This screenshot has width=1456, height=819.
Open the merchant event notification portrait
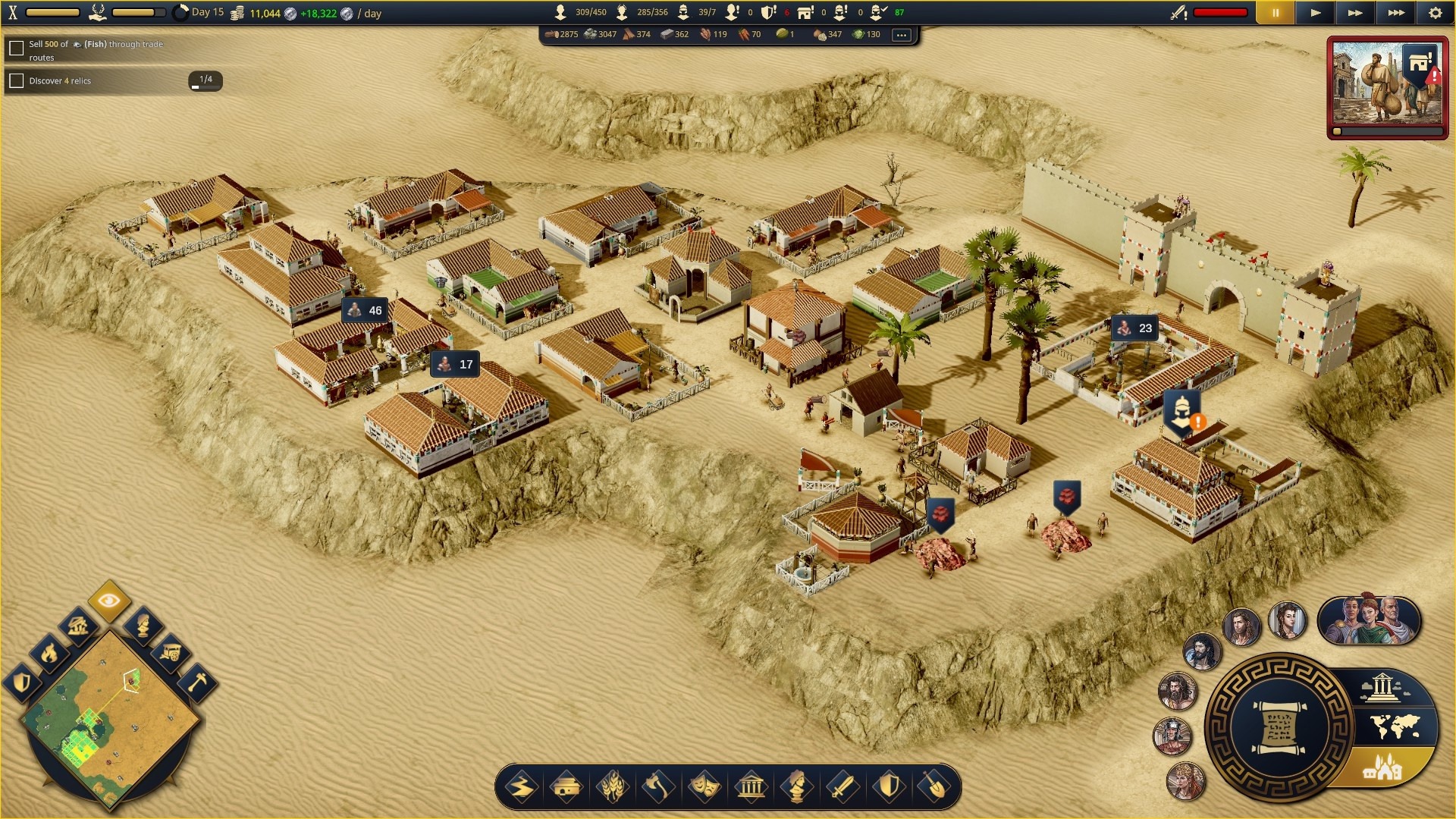1387,85
